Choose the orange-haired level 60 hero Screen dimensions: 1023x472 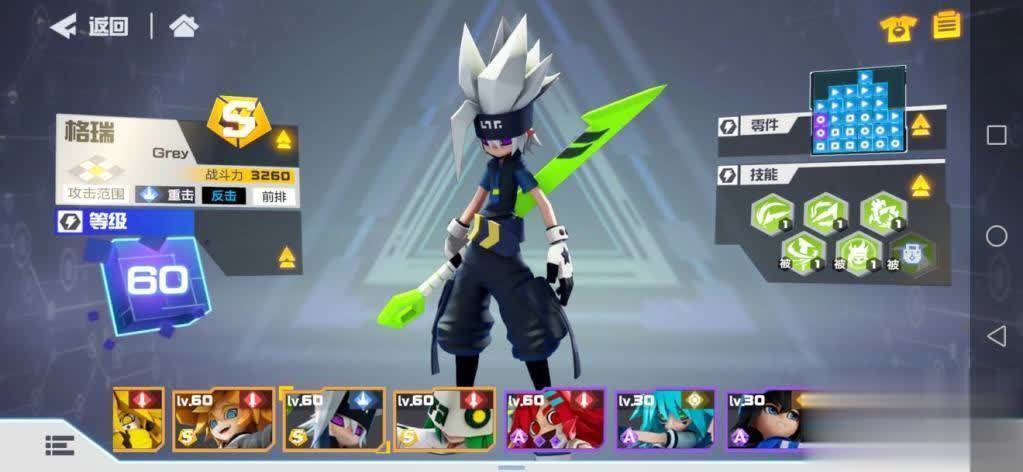pyautogui.click(x=222, y=419)
